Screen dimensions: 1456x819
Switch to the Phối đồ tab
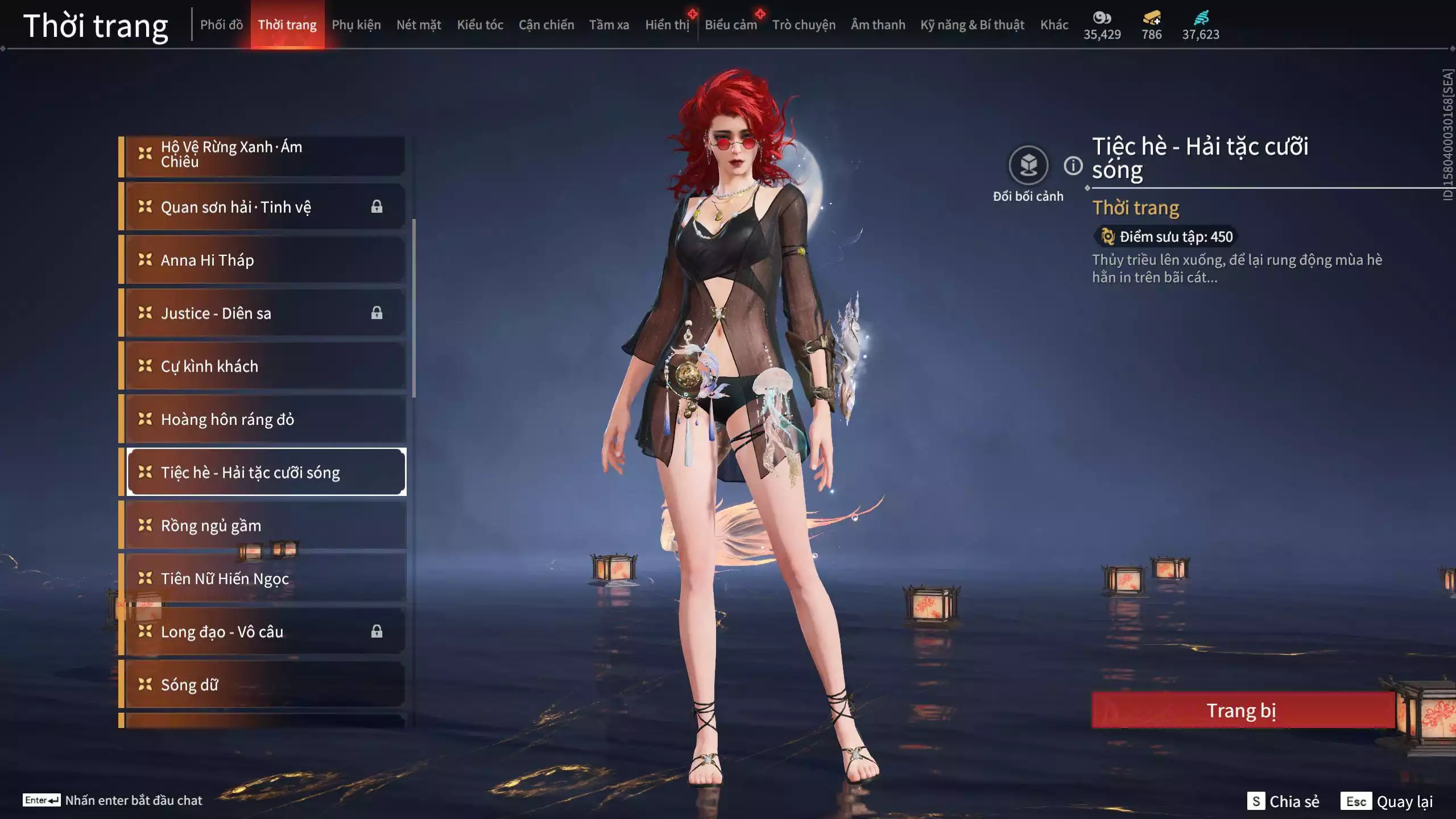[221, 25]
